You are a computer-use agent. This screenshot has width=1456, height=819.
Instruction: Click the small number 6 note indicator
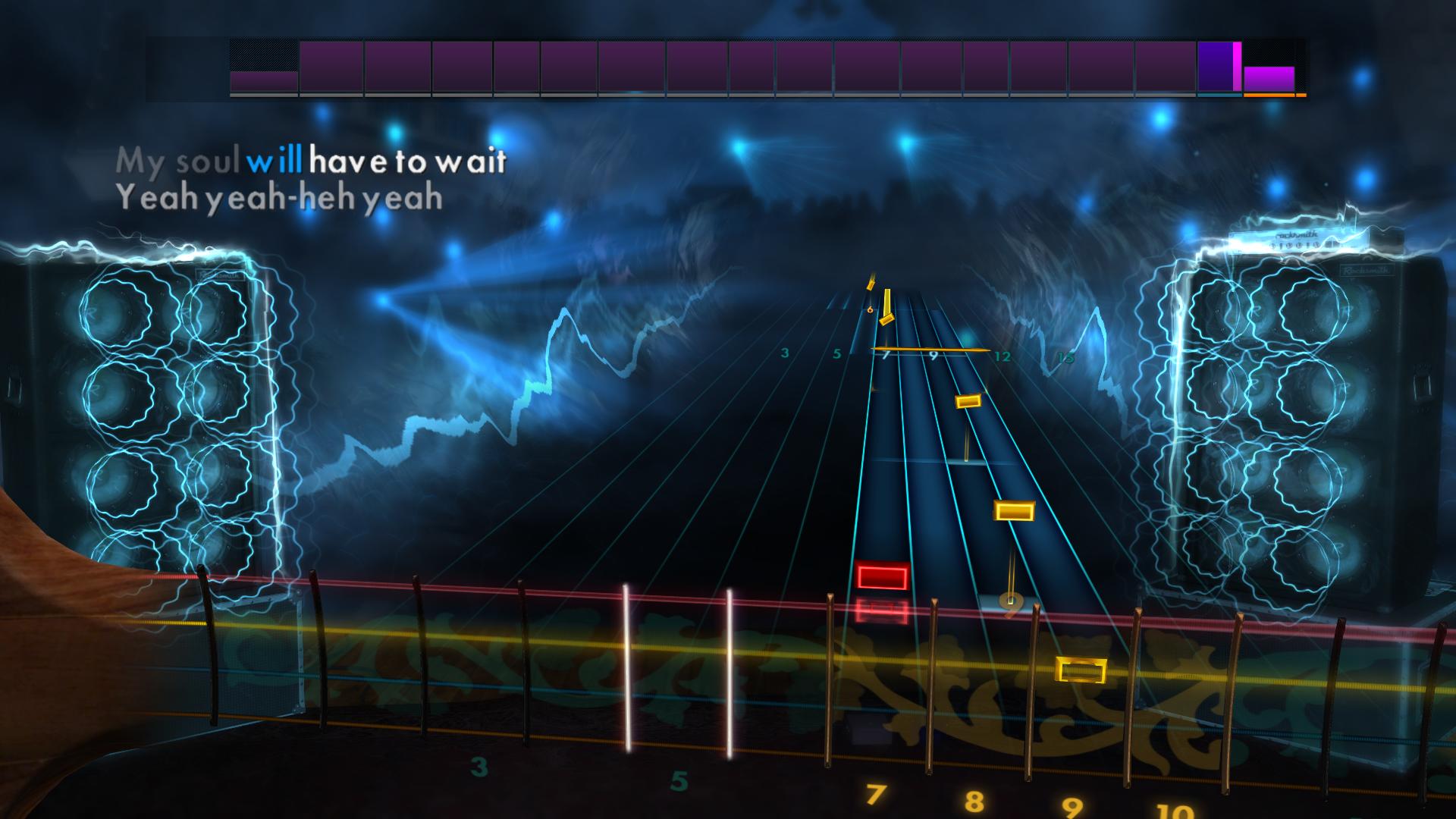[870, 308]
